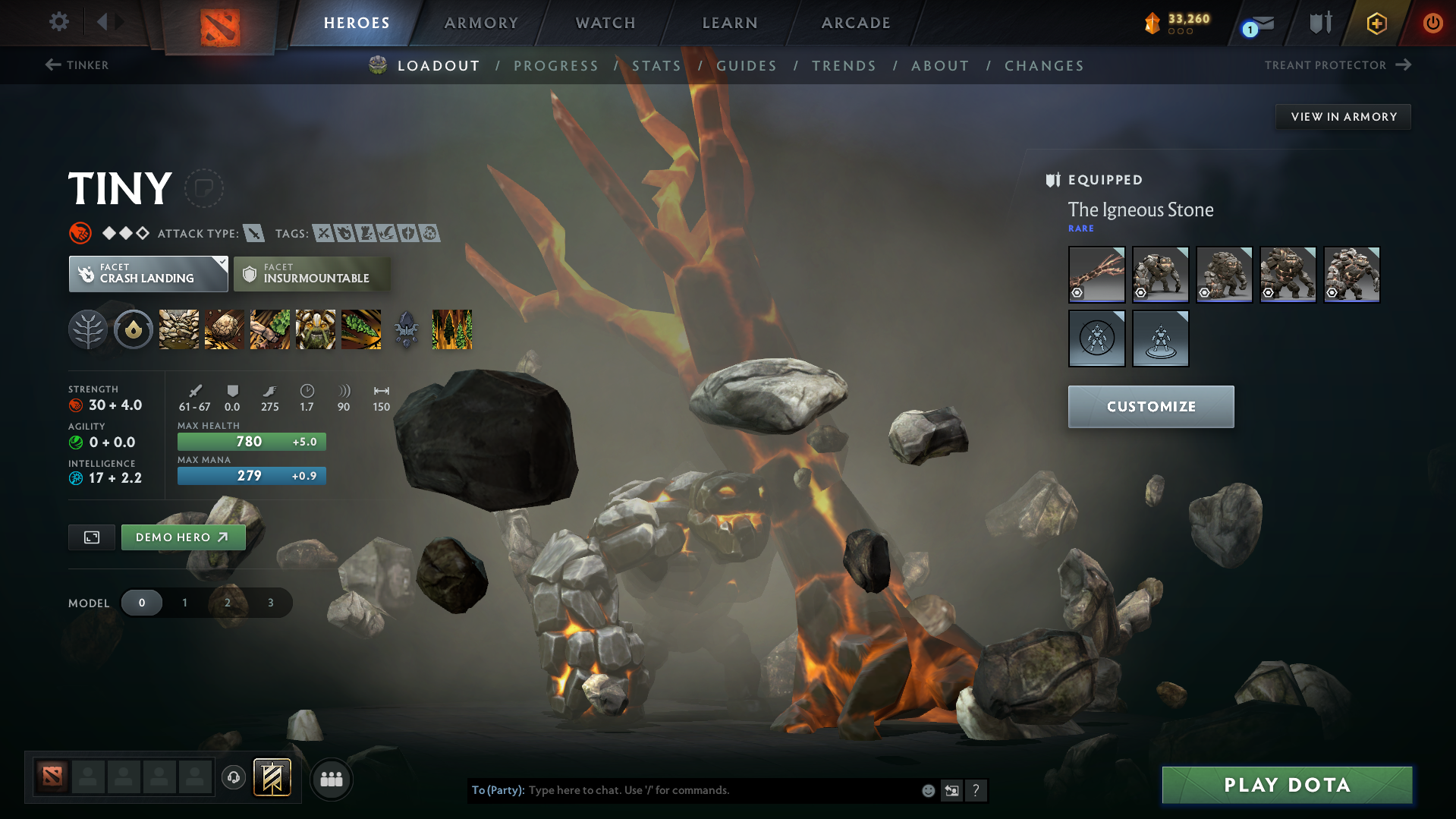Select Tiny's Avalanche ability icon
This screenshot has height=819, width=1456.
pyautogui.click(x=178, y=329)
